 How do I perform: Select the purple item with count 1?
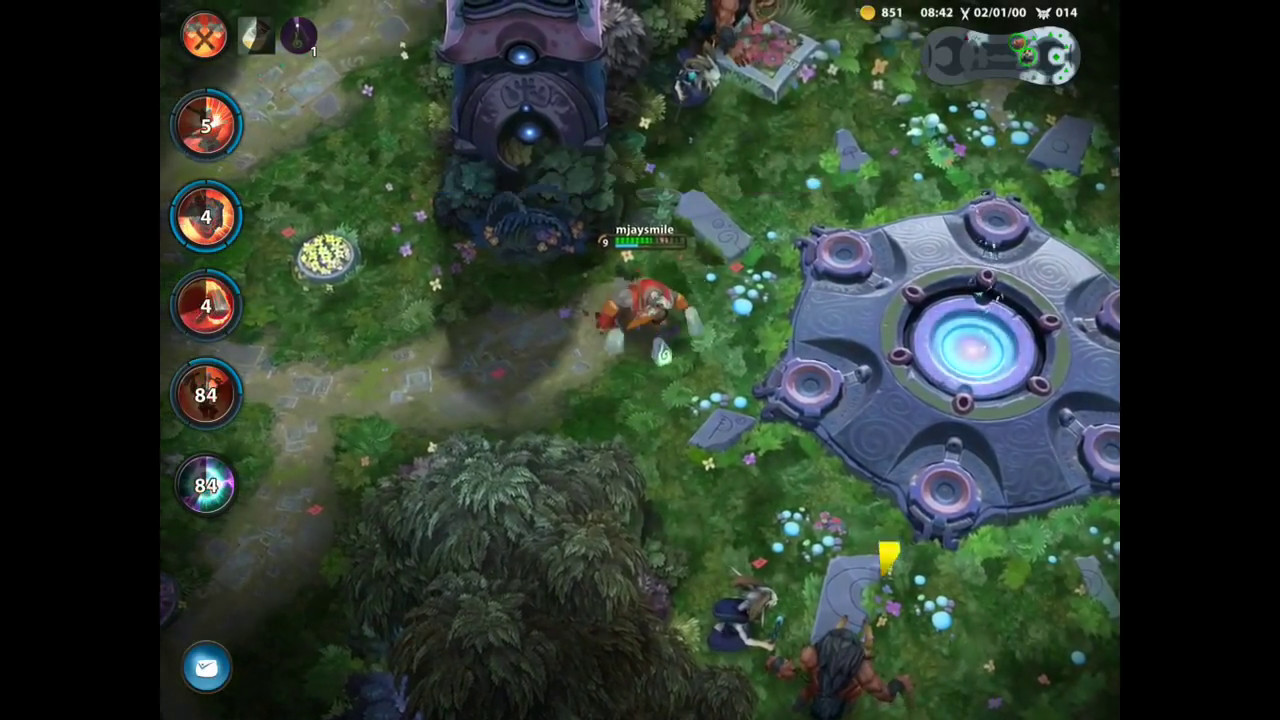[298, 37]
